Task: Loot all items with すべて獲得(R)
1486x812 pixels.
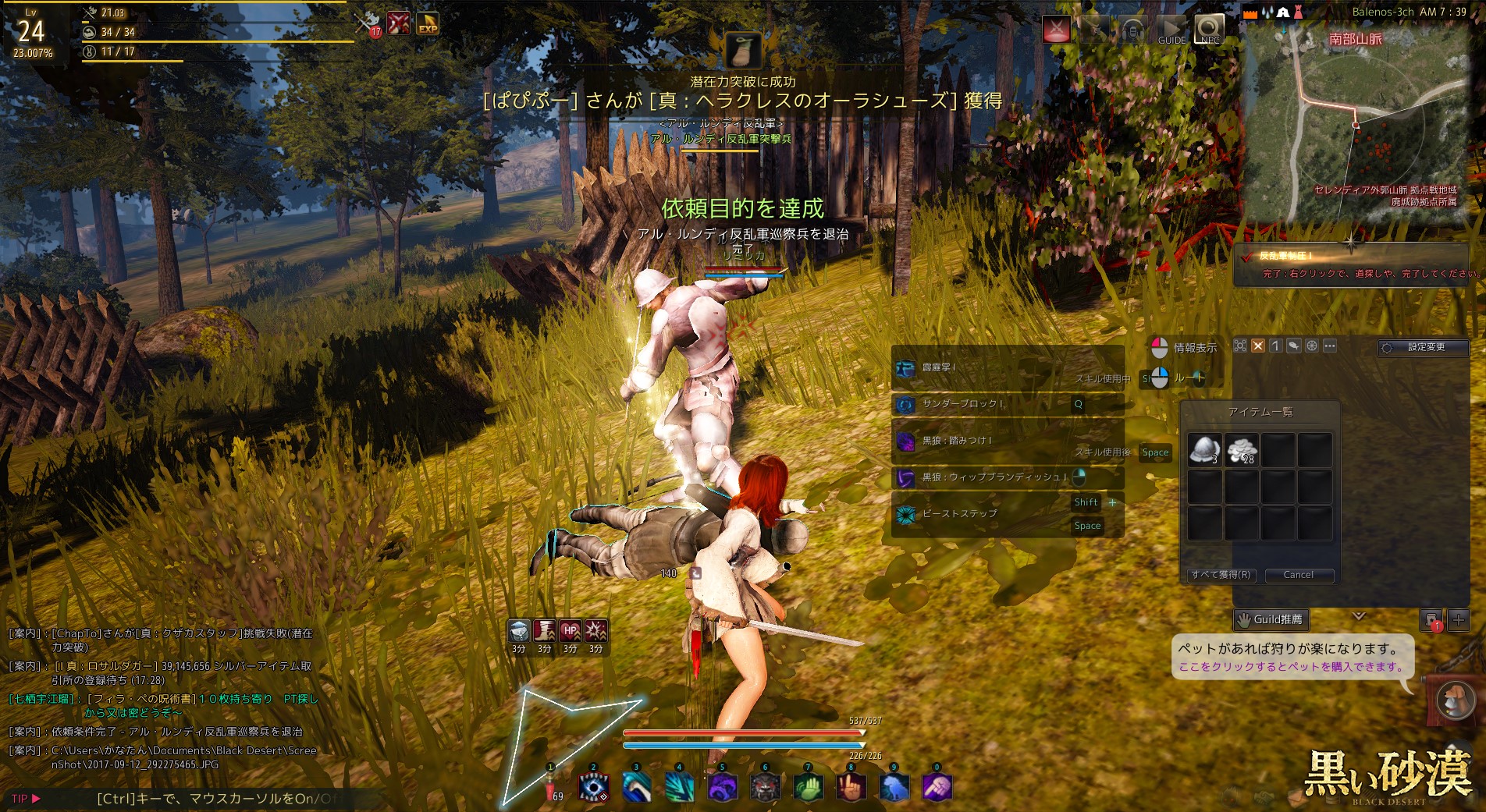Action: point(1221,575)
